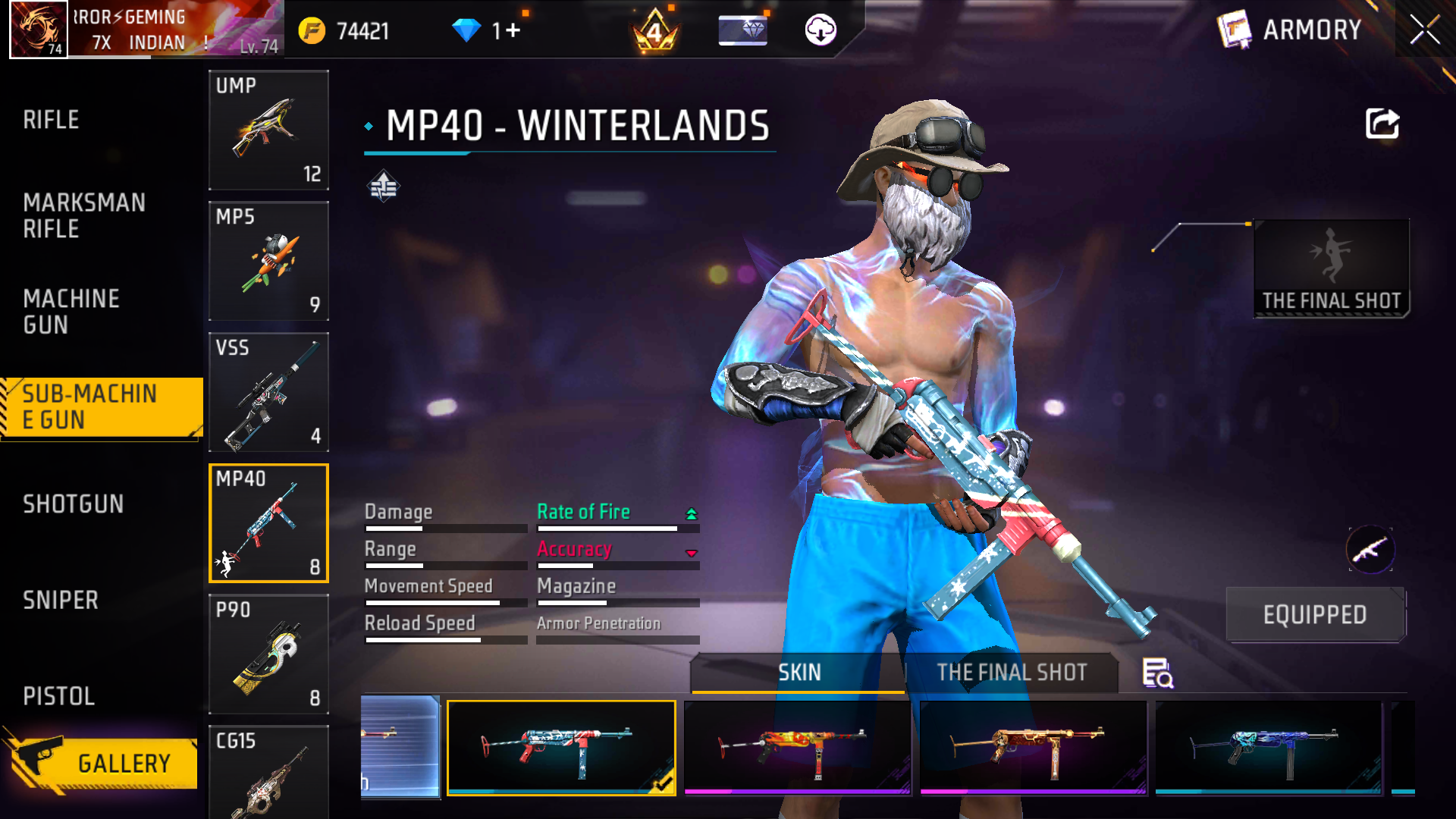Select the RIFLE weapon category
The image size is (1456, 819).
click(51, 119)
